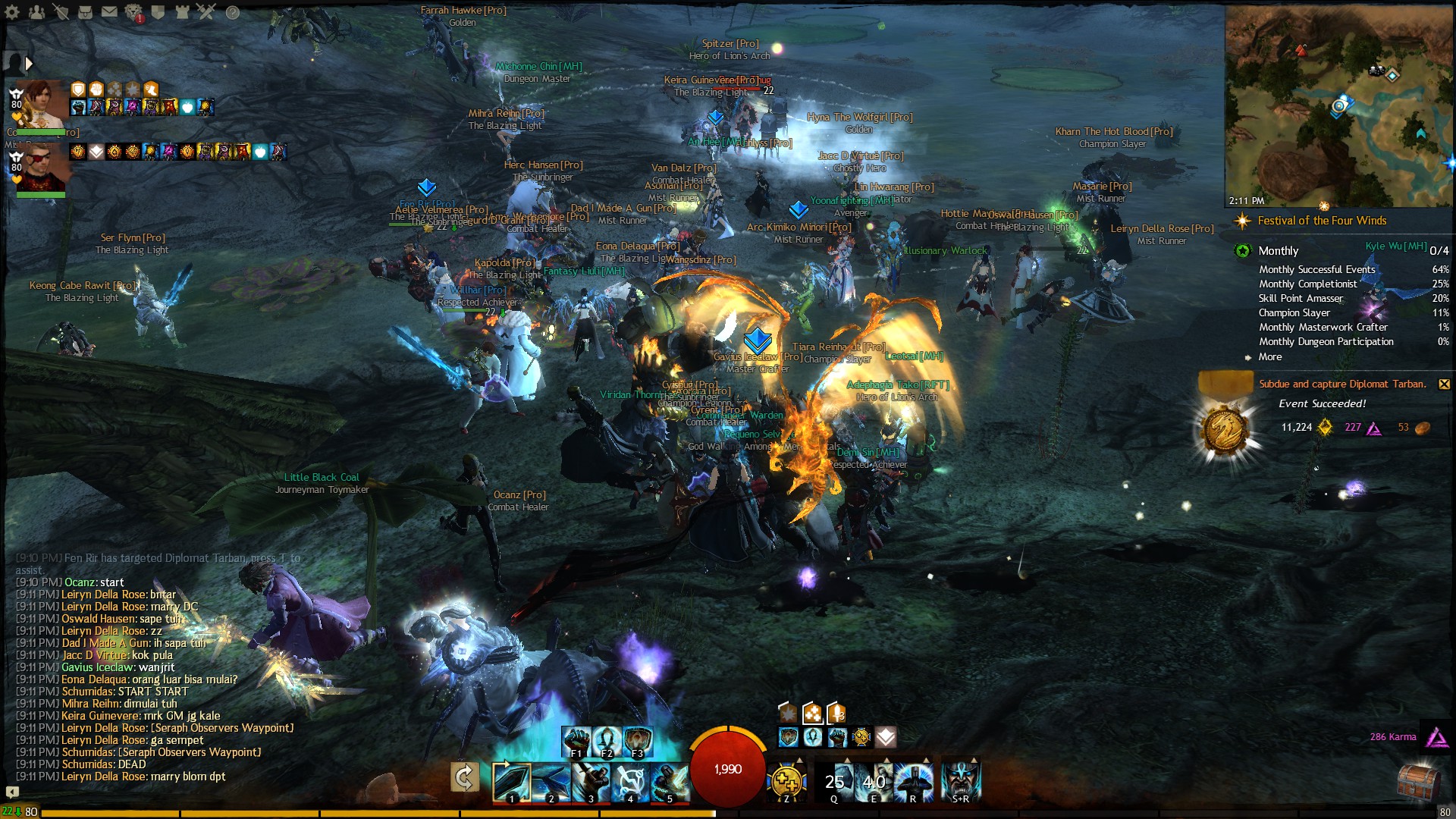Activate the elite skill in slot S+R

(x=962, y=781)
